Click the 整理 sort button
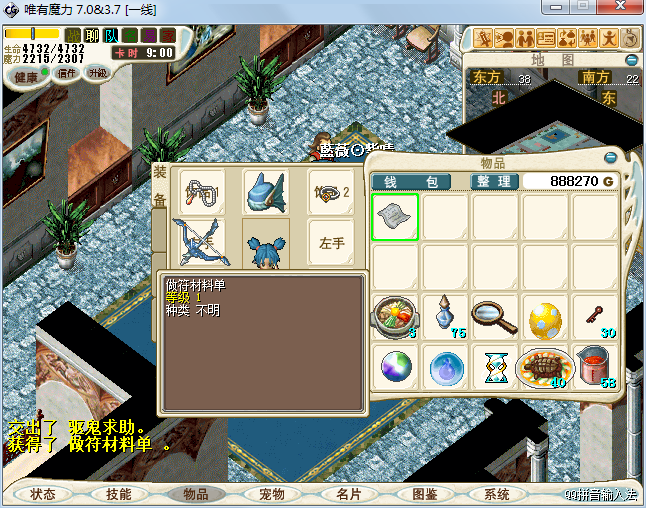Viewport: 646px width, 508px height. click(x=494, y=182)
